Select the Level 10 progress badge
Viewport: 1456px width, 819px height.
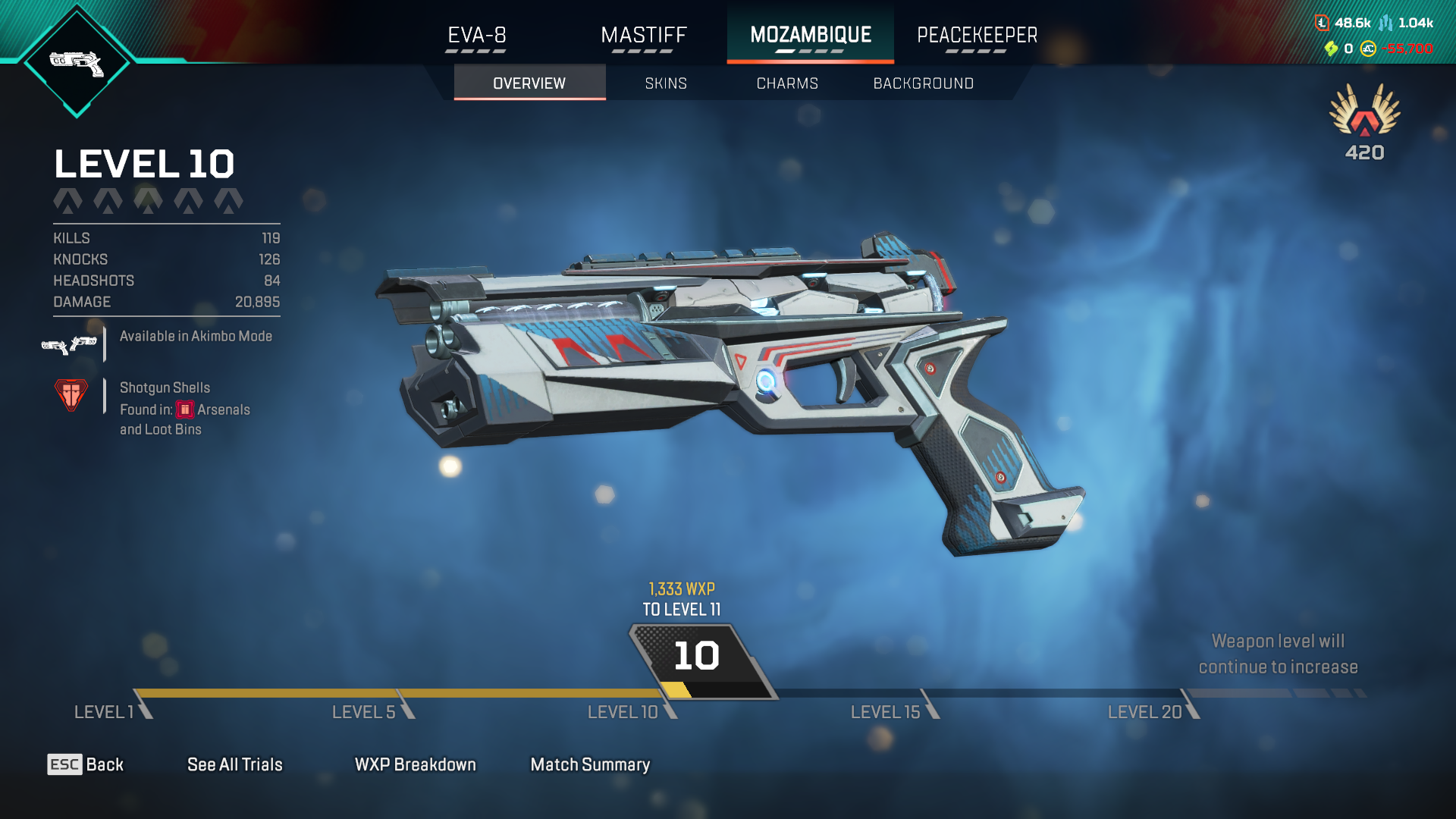[x=698, y=657]
